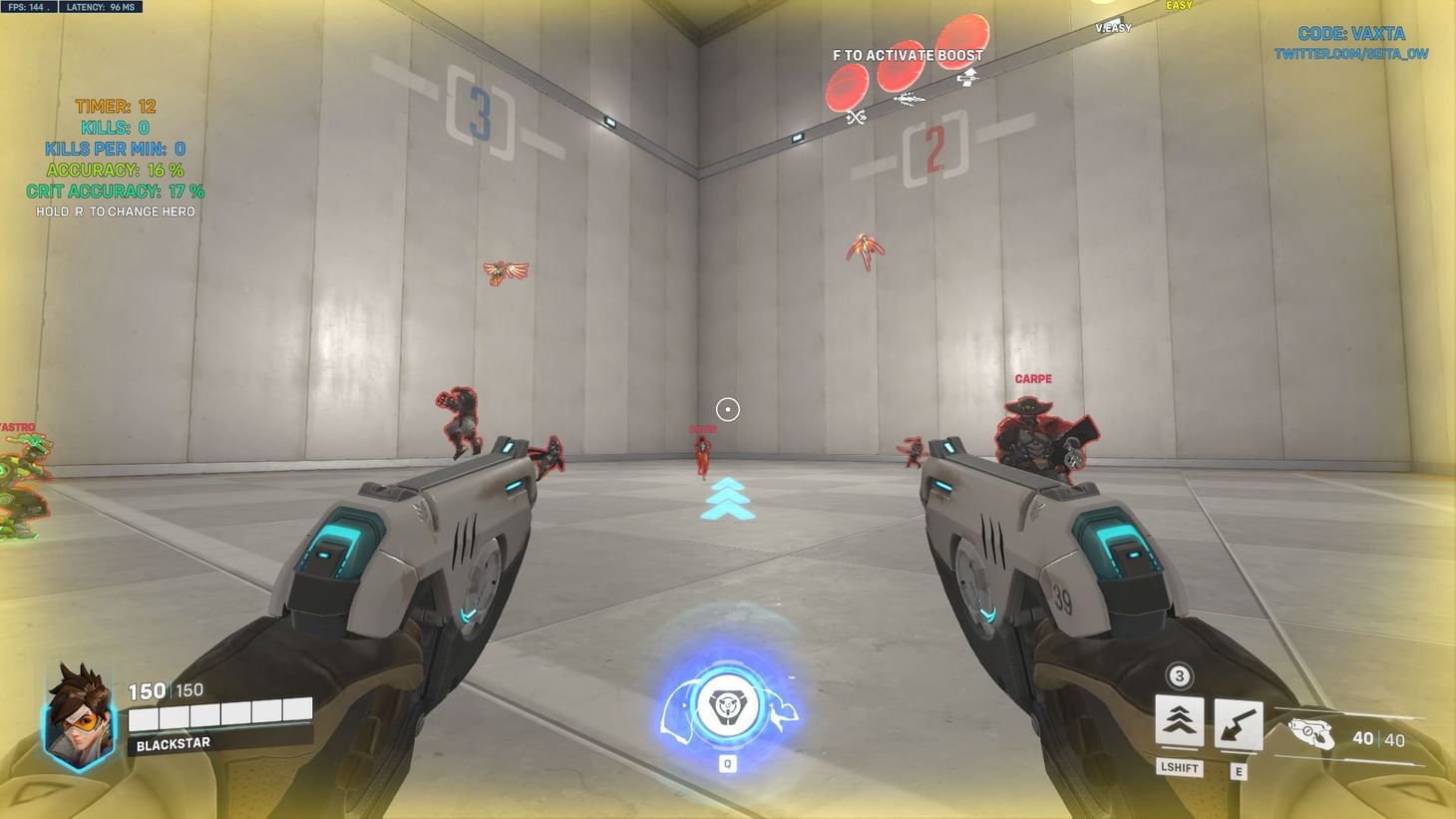1456x819 pixels.
Task: Toggle the EASY label at top
Action: (1177, 6)
